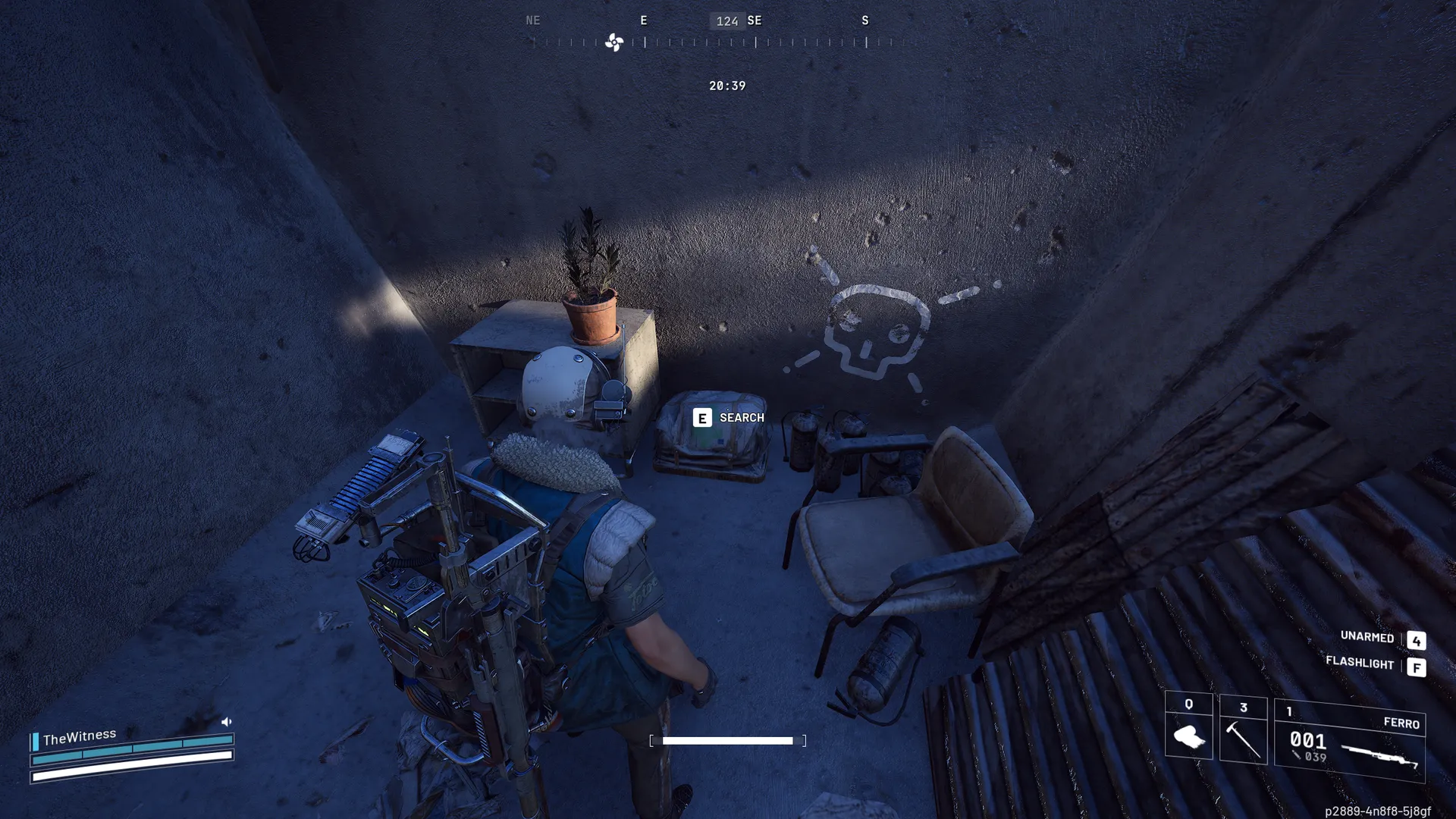Screen dimensions: 1456x819
Task: Click the speaker icon beside TheWitness
Action: (226, 721)
